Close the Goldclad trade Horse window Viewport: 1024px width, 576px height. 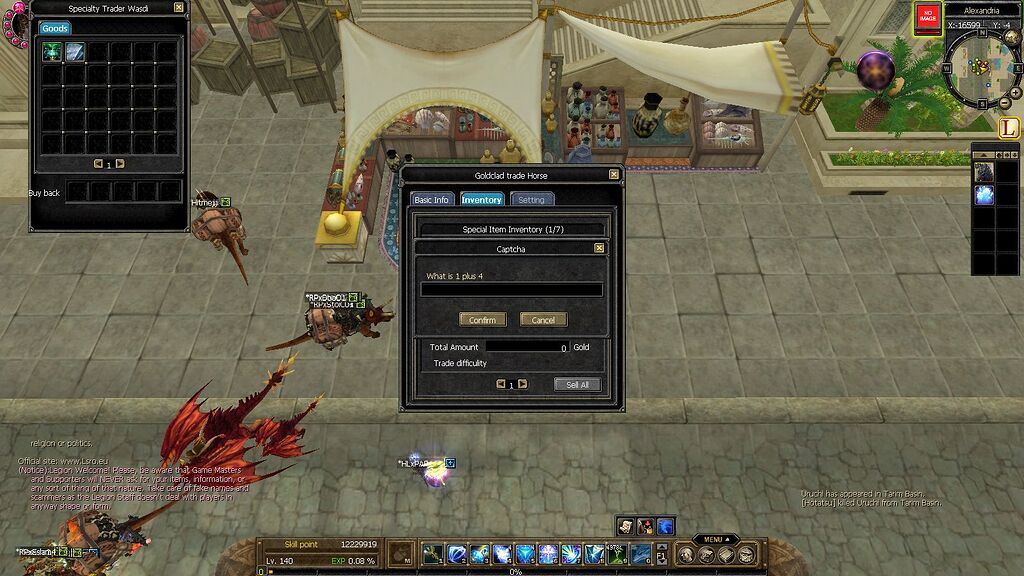coord(614,175)
